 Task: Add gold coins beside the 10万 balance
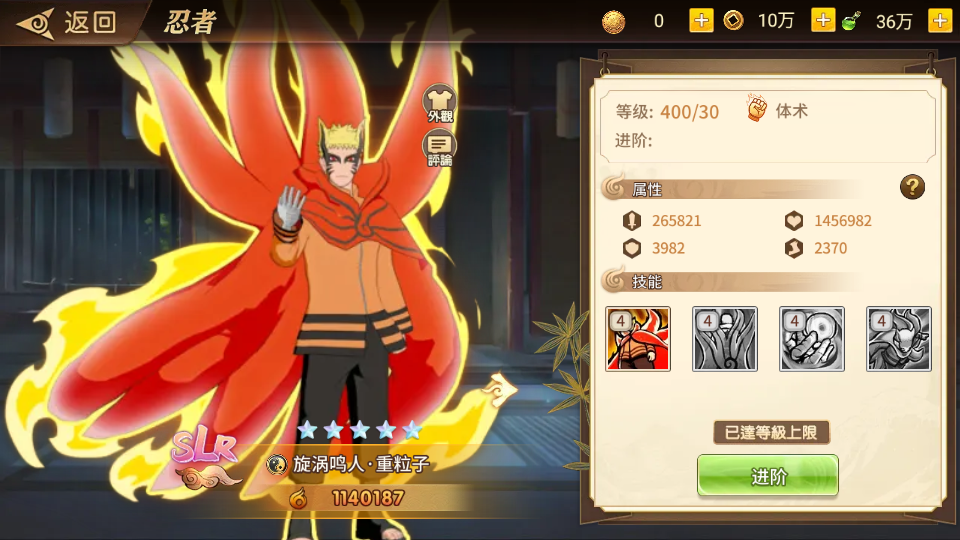[x=822, y=21]
